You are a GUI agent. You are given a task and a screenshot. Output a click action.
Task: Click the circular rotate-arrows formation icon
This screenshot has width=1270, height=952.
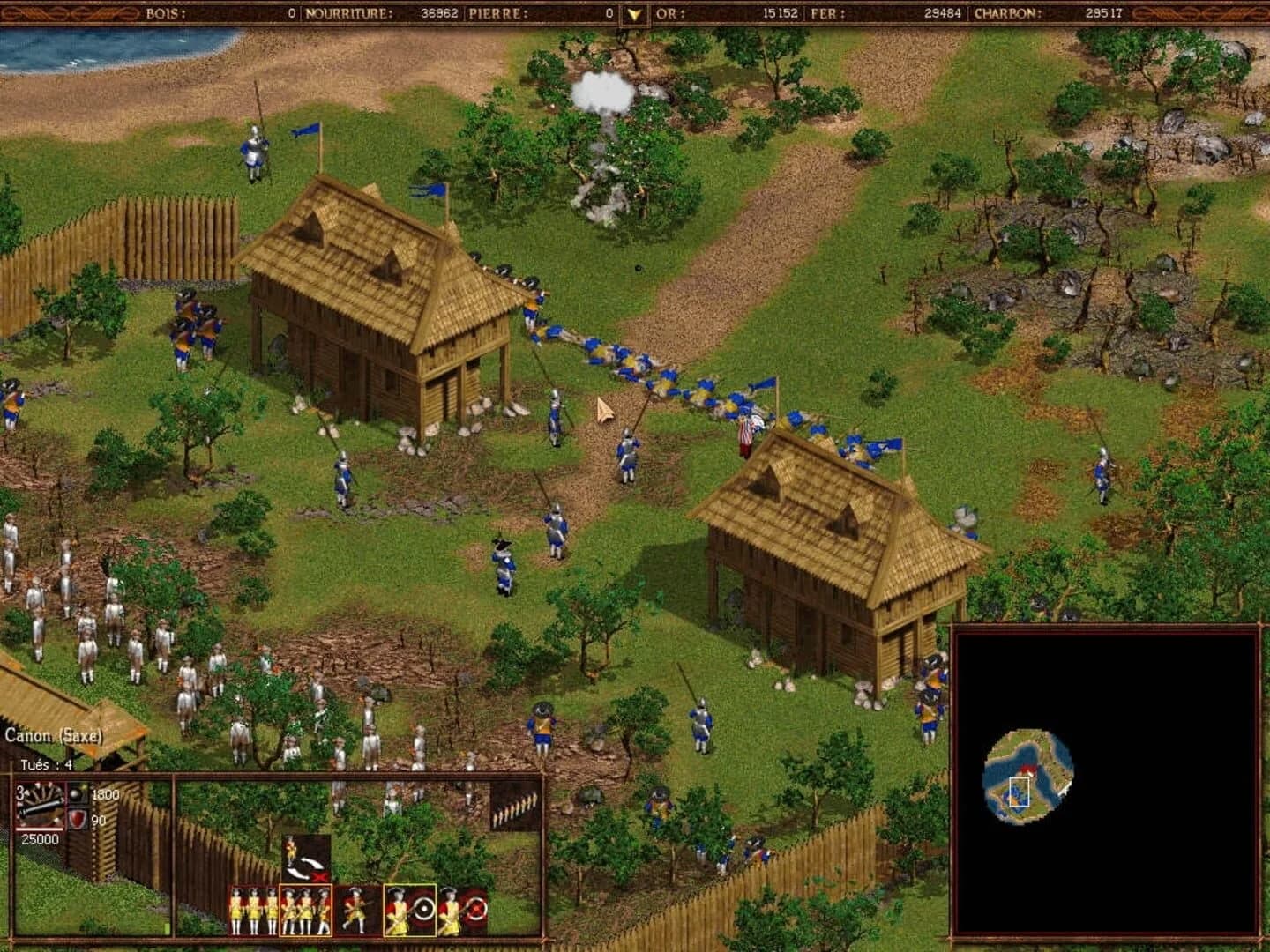pos(307,866)
